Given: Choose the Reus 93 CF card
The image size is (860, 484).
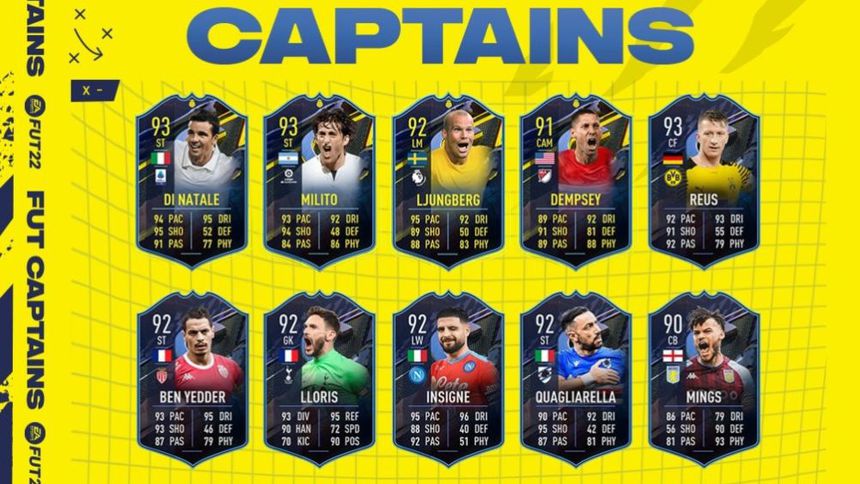Looking at the screenshot, I should [x=703, y=180].
